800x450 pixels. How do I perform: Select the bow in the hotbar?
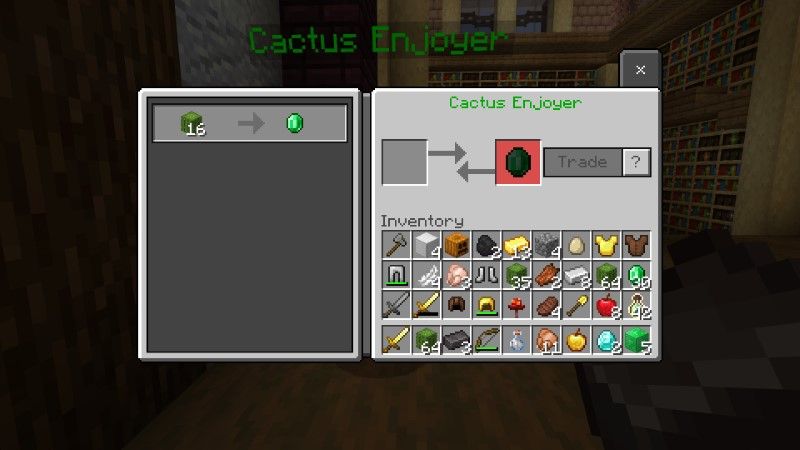point(487,340)
